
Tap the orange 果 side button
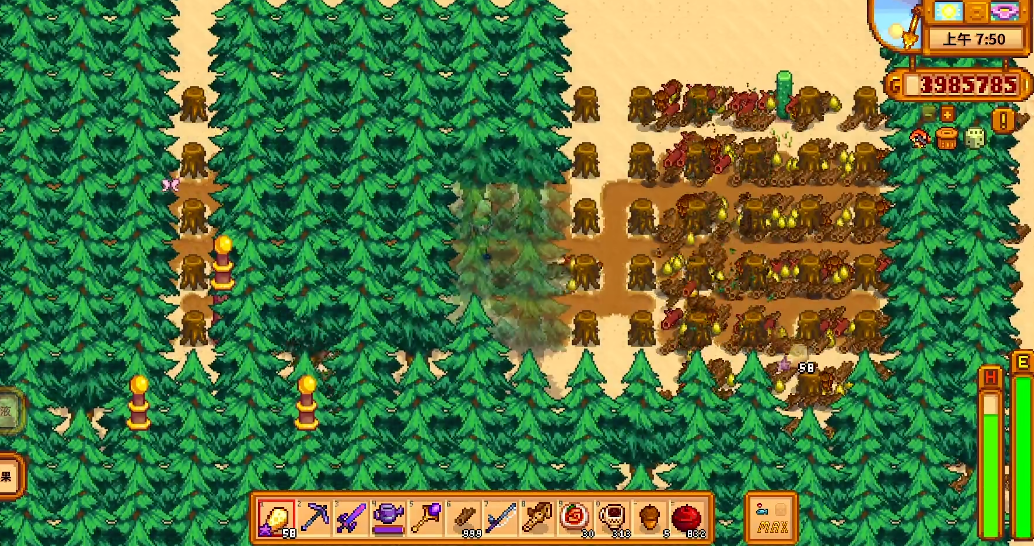(8, 476)
